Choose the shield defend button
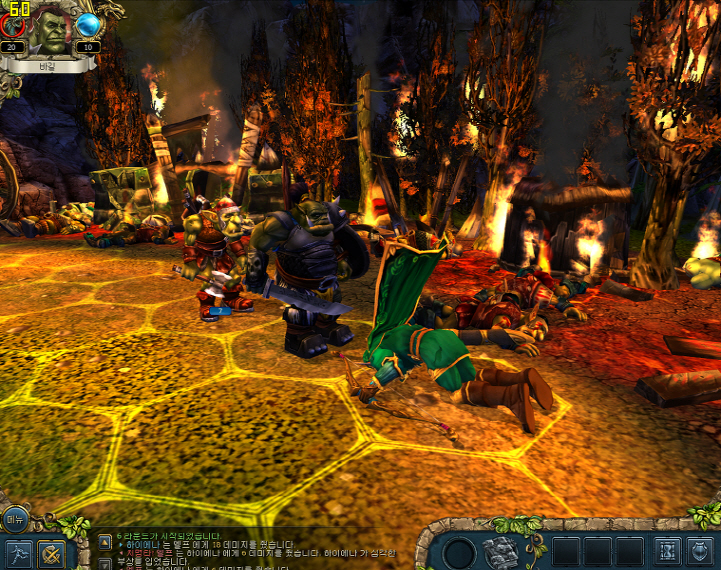The width and height of the screenshot is (721, 570). pos(699,551)
